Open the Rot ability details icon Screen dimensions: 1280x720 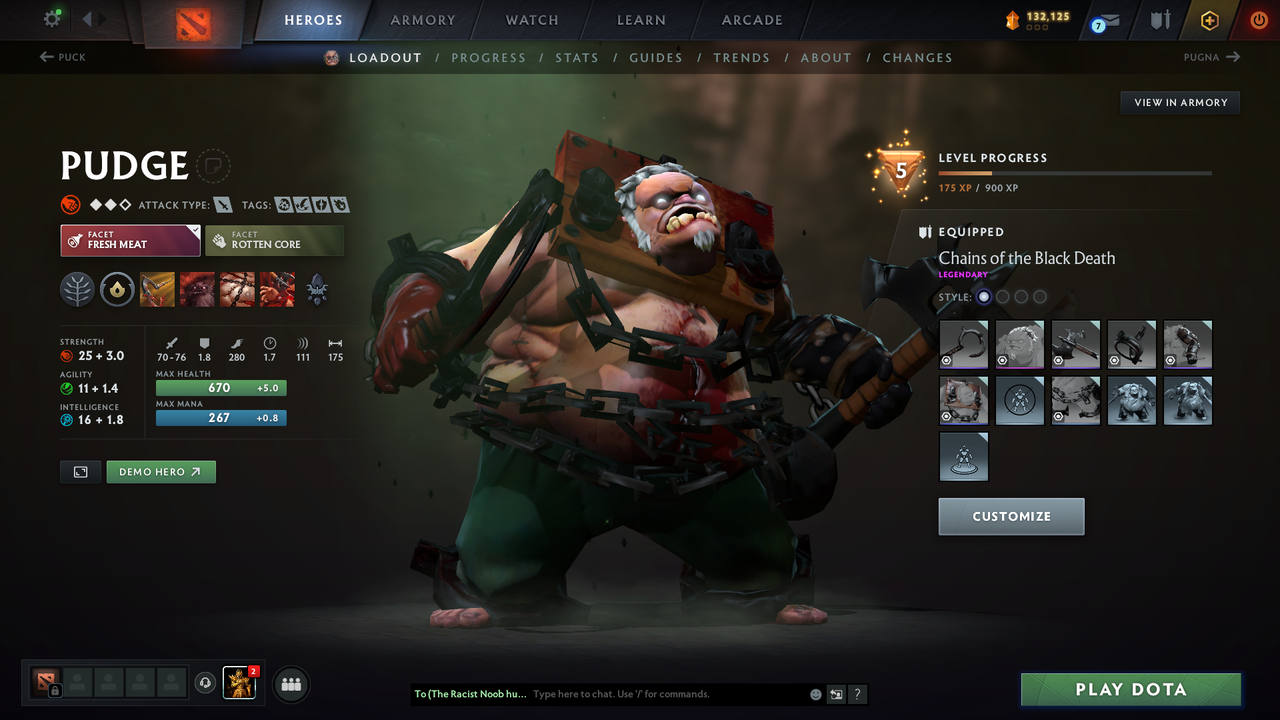coord(197,290)
